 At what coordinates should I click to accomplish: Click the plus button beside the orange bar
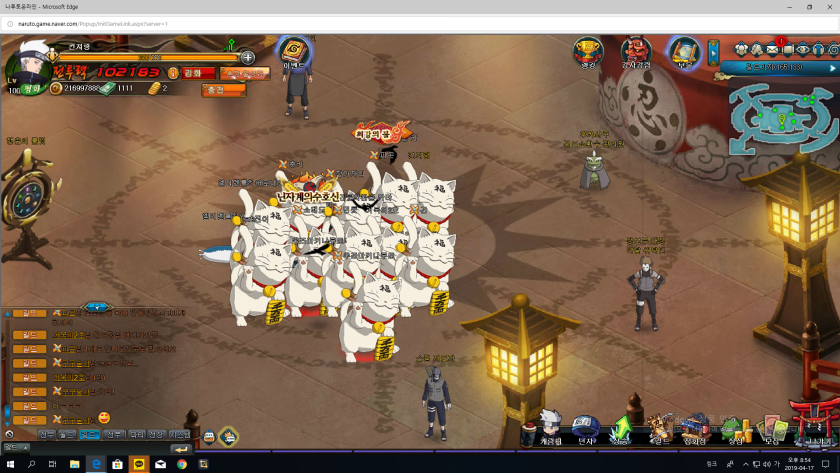point(247,57)
